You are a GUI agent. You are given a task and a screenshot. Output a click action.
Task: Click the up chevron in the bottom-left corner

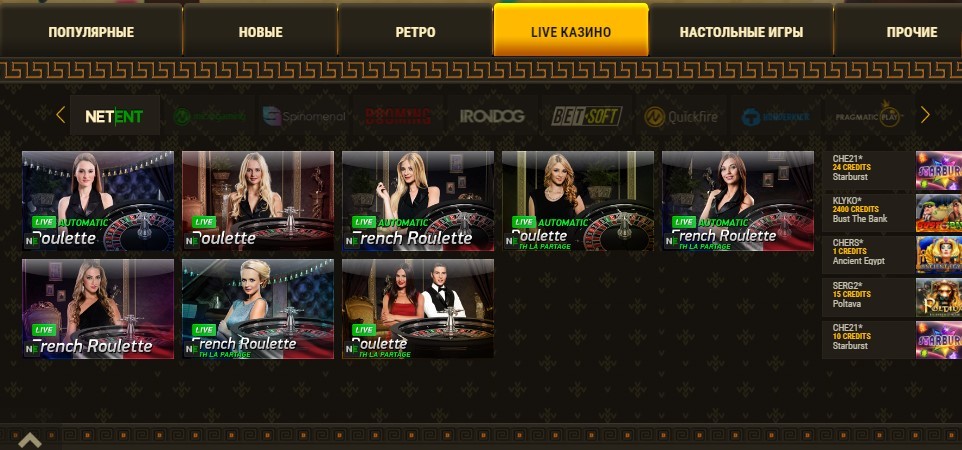pyautogui.click(x=28, y=440)
